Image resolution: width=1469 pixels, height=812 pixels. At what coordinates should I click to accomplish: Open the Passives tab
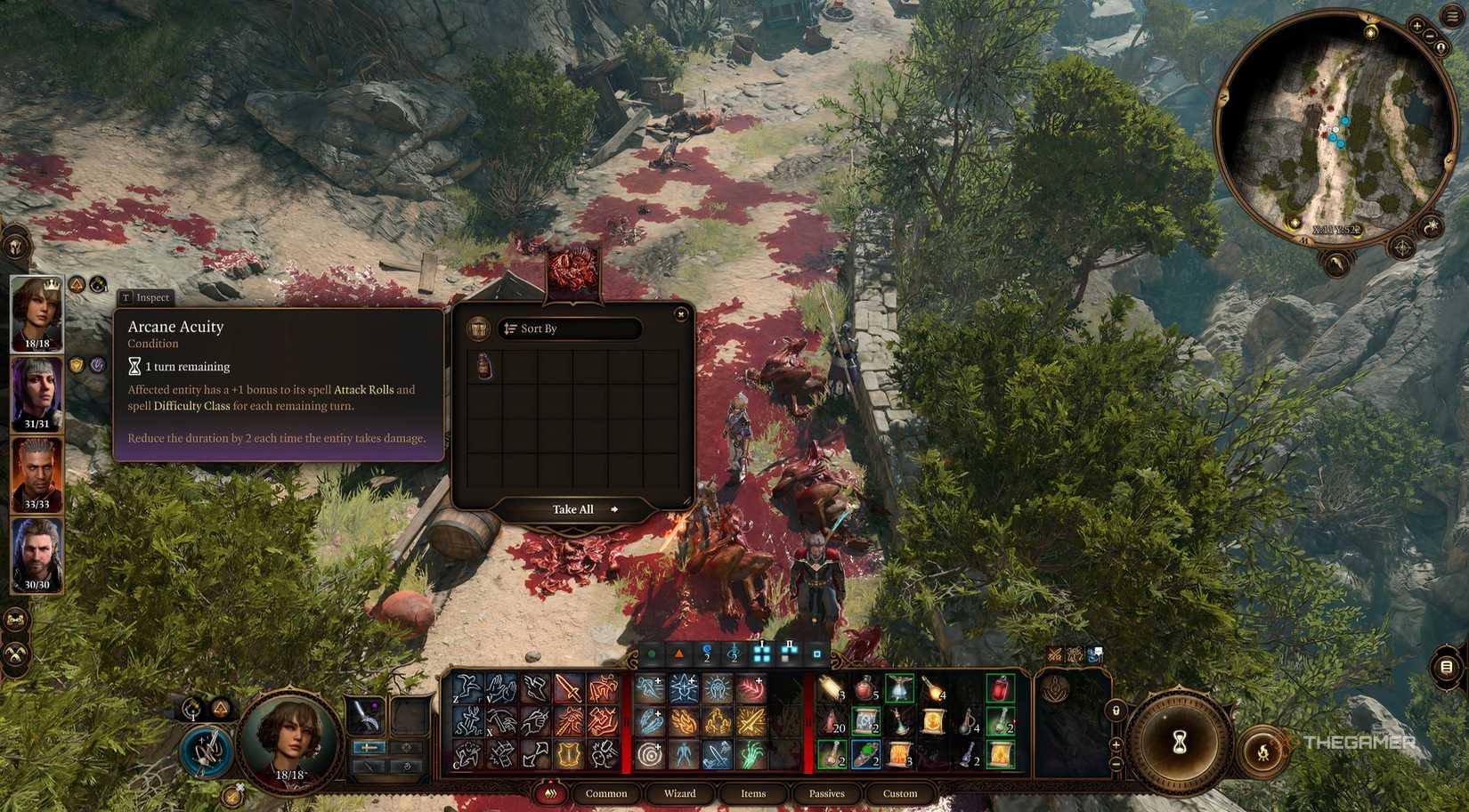pyautogui.click(x=826, y=793)
